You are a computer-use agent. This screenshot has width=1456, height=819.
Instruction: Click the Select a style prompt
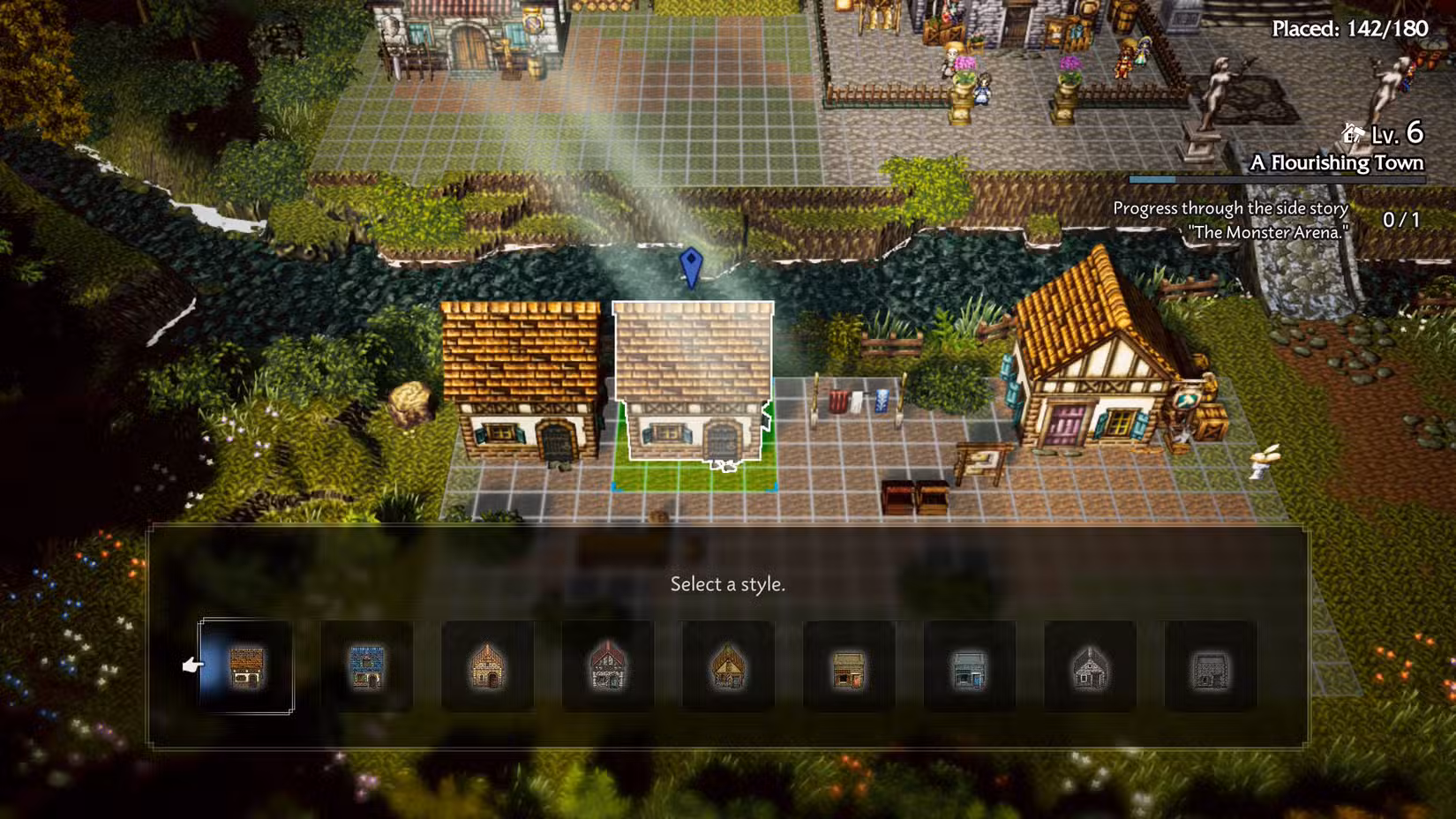click(728, 585)
